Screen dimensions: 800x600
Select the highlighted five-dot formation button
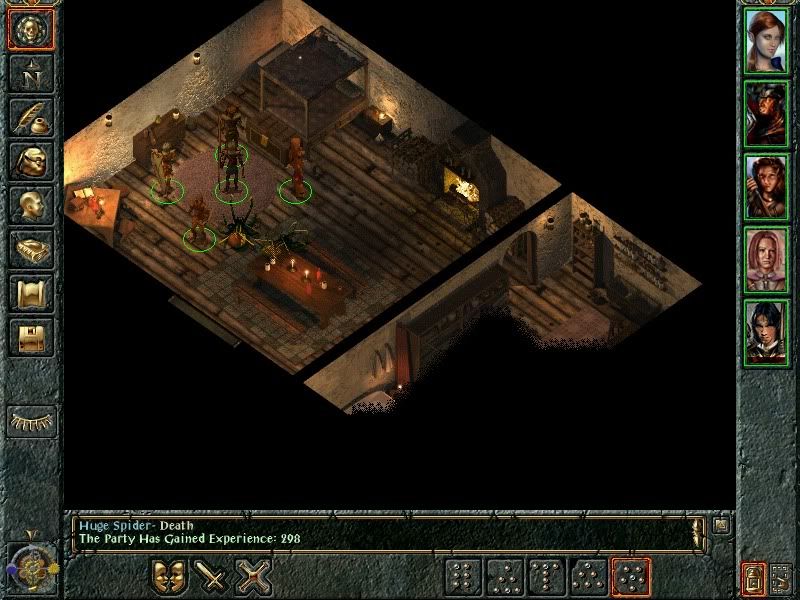pos(630,577)
